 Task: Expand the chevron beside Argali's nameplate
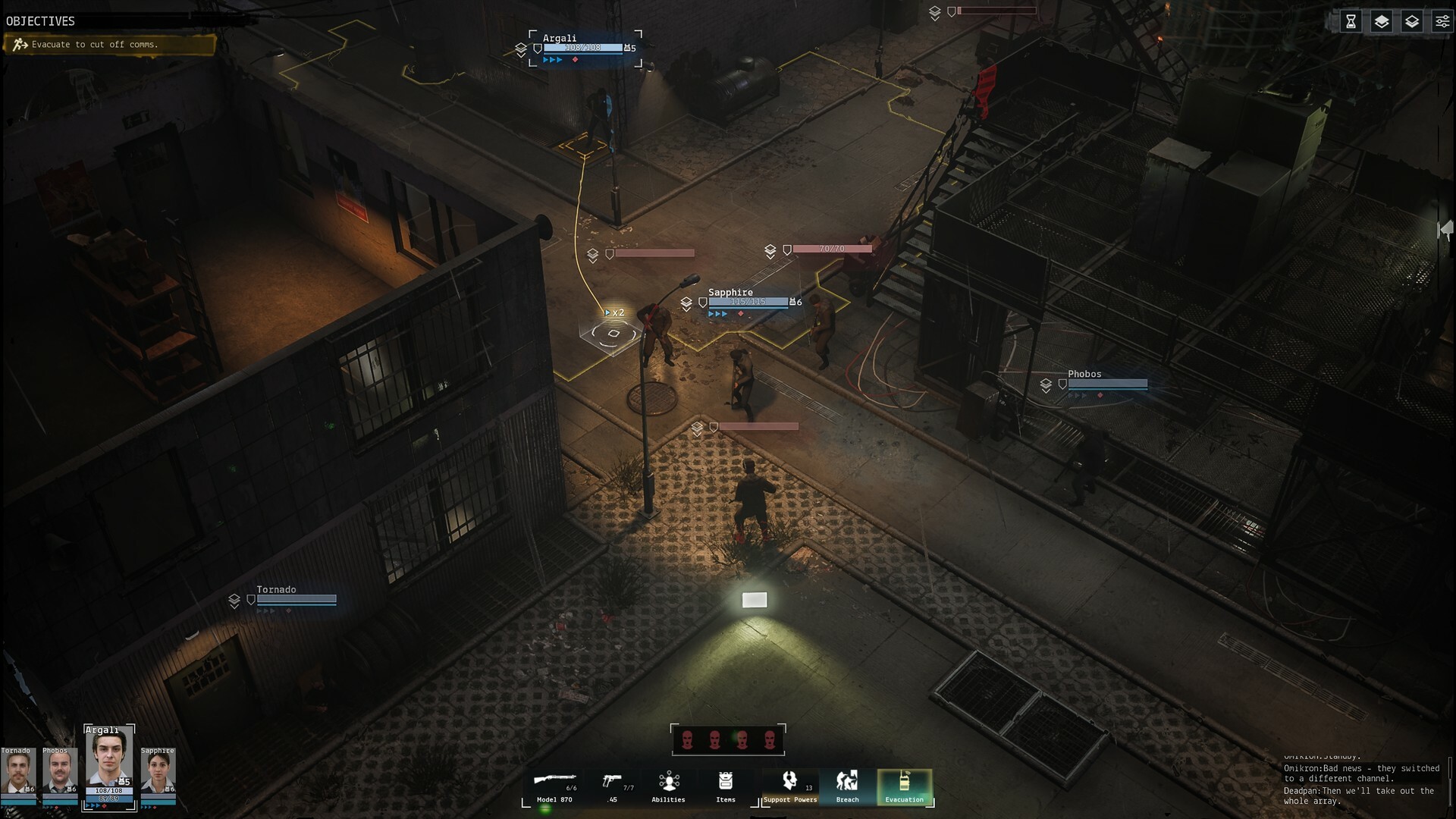[x=521, y=50]
